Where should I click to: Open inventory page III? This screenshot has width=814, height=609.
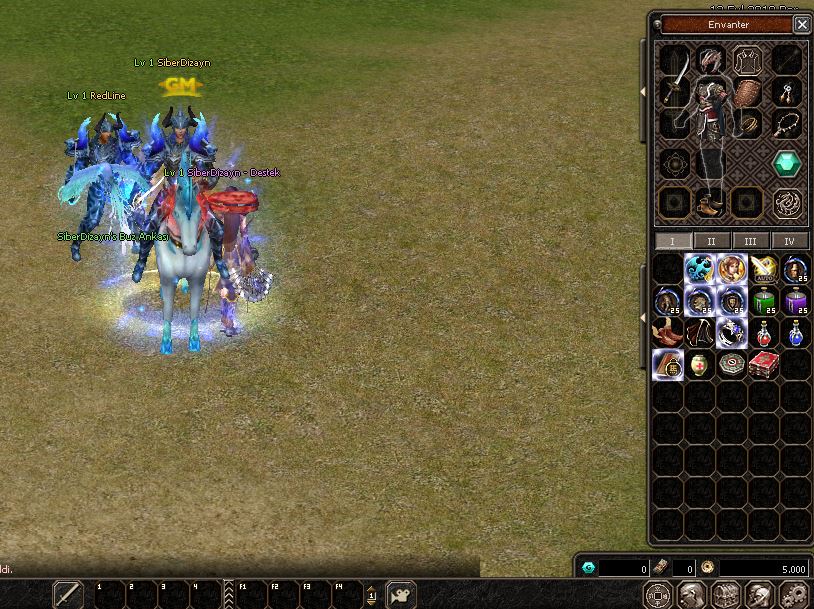[x=750, y=241]
